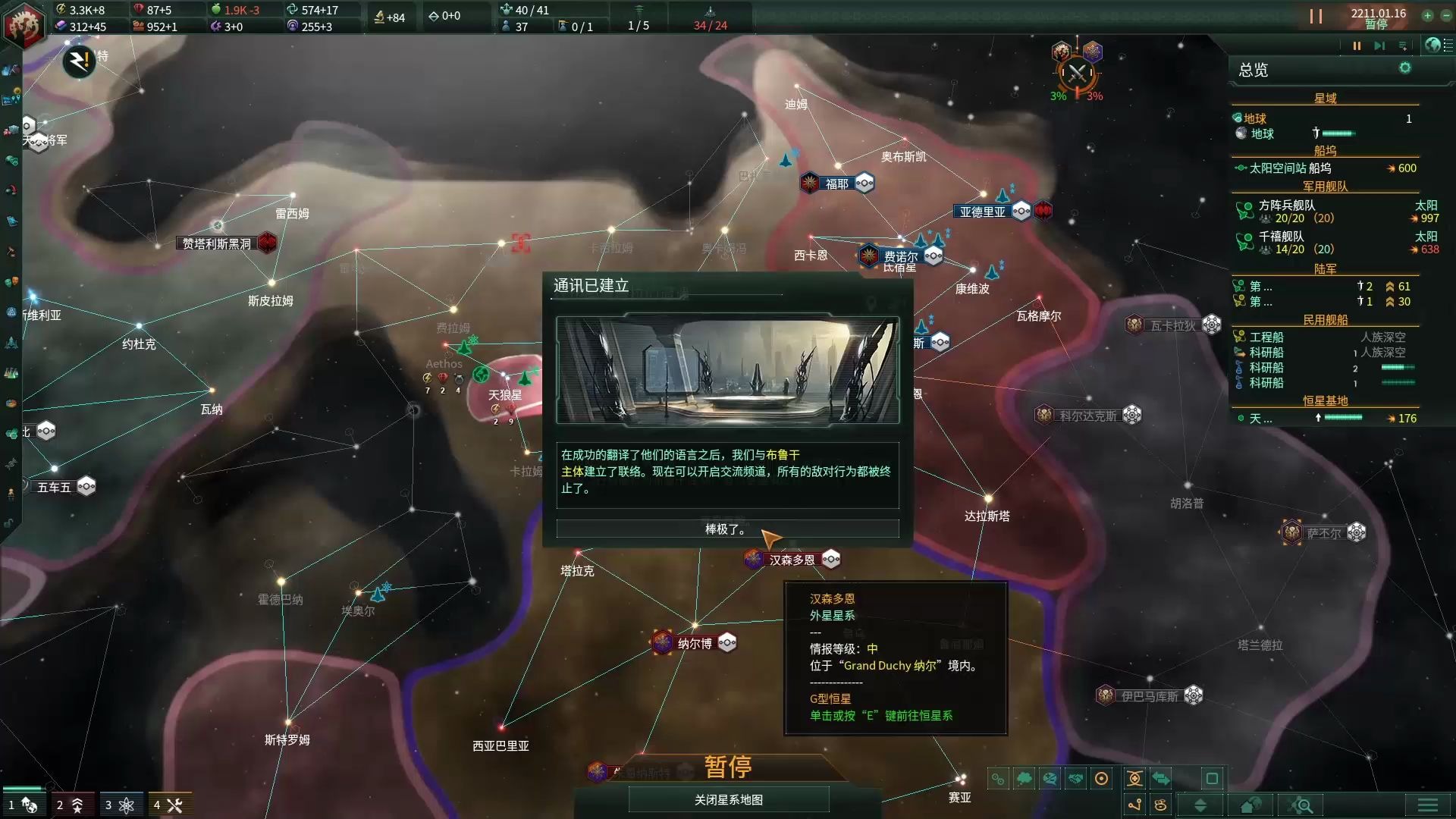Open the Situation Log icon in the sidebar
This screenshot has width=1456, height=819.
[x=11, y=99]
